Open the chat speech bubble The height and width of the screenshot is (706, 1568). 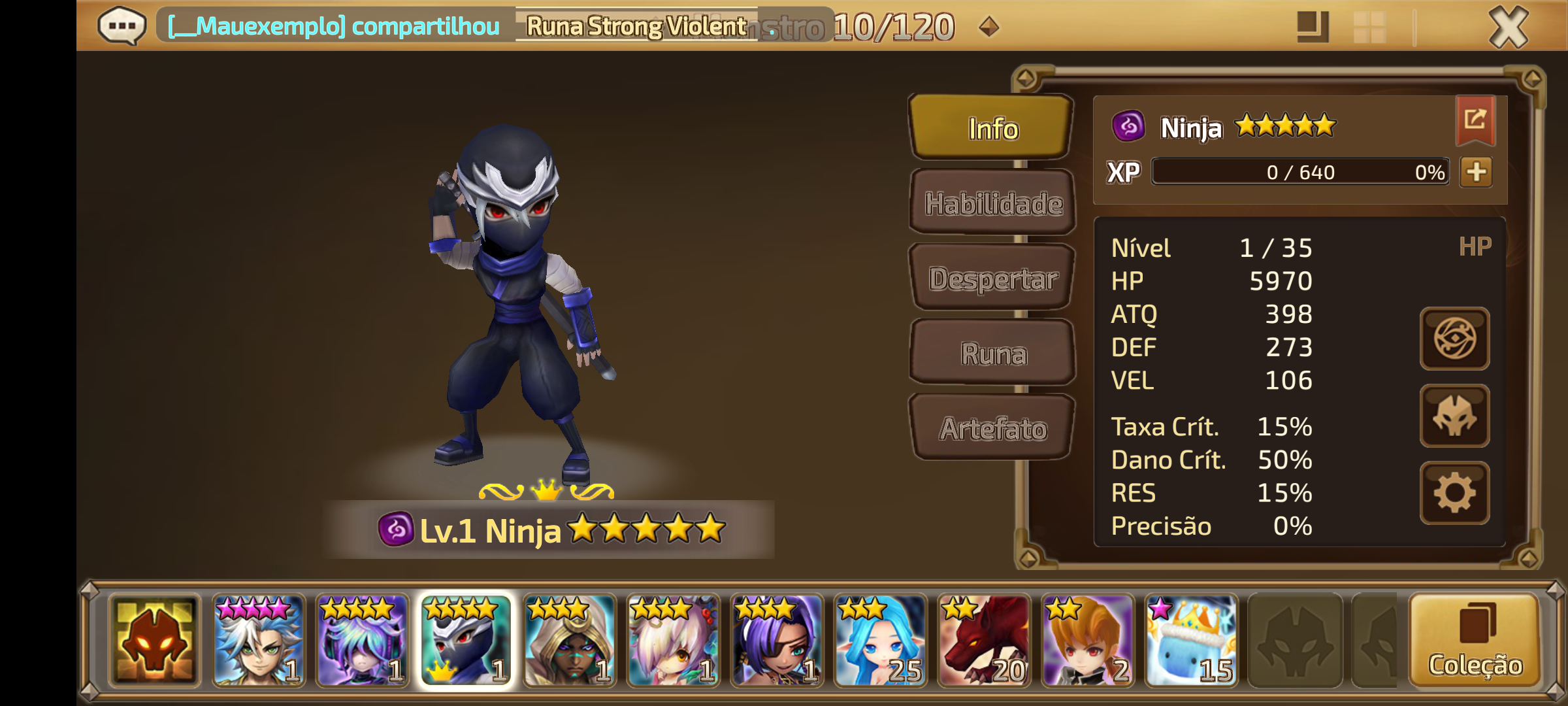pyautogui.click(x=122, y=26)
